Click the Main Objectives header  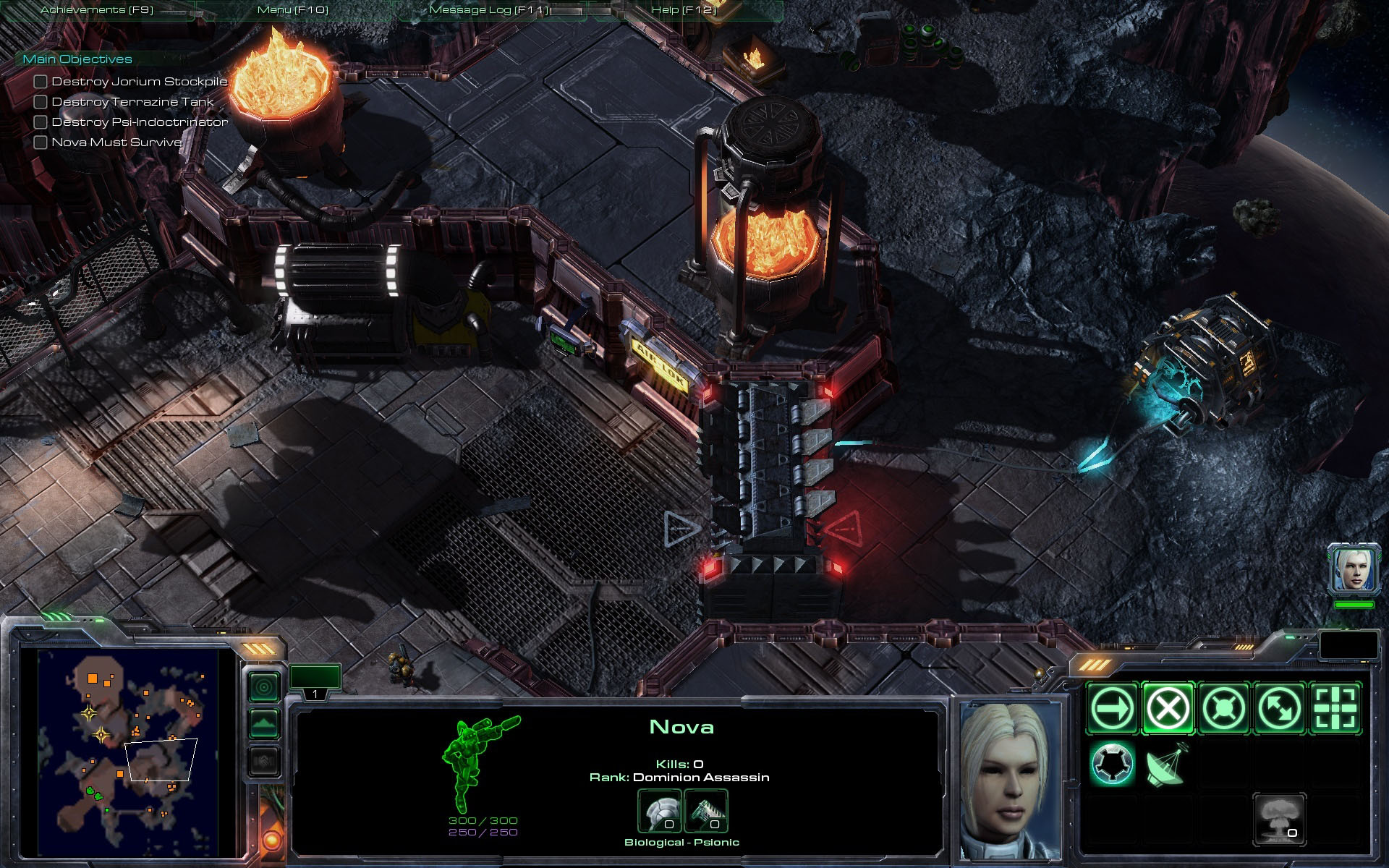(x=77, y=59)
